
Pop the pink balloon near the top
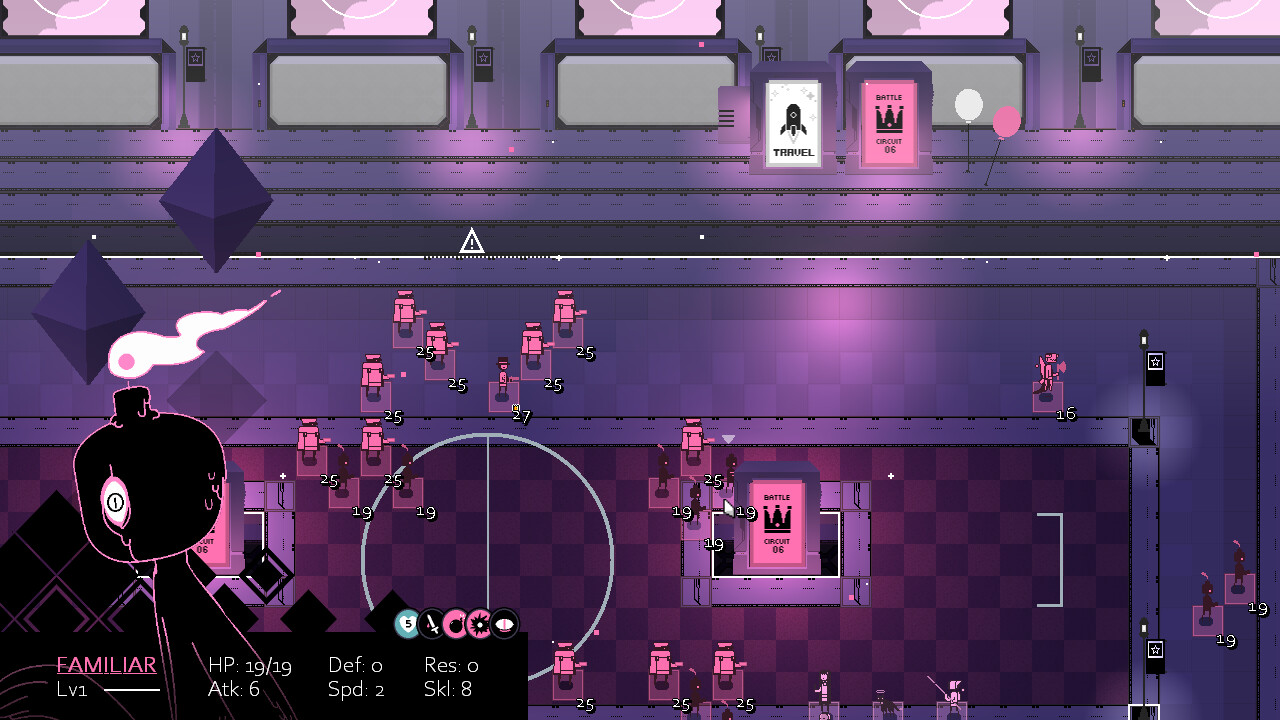click(1005, 119)
